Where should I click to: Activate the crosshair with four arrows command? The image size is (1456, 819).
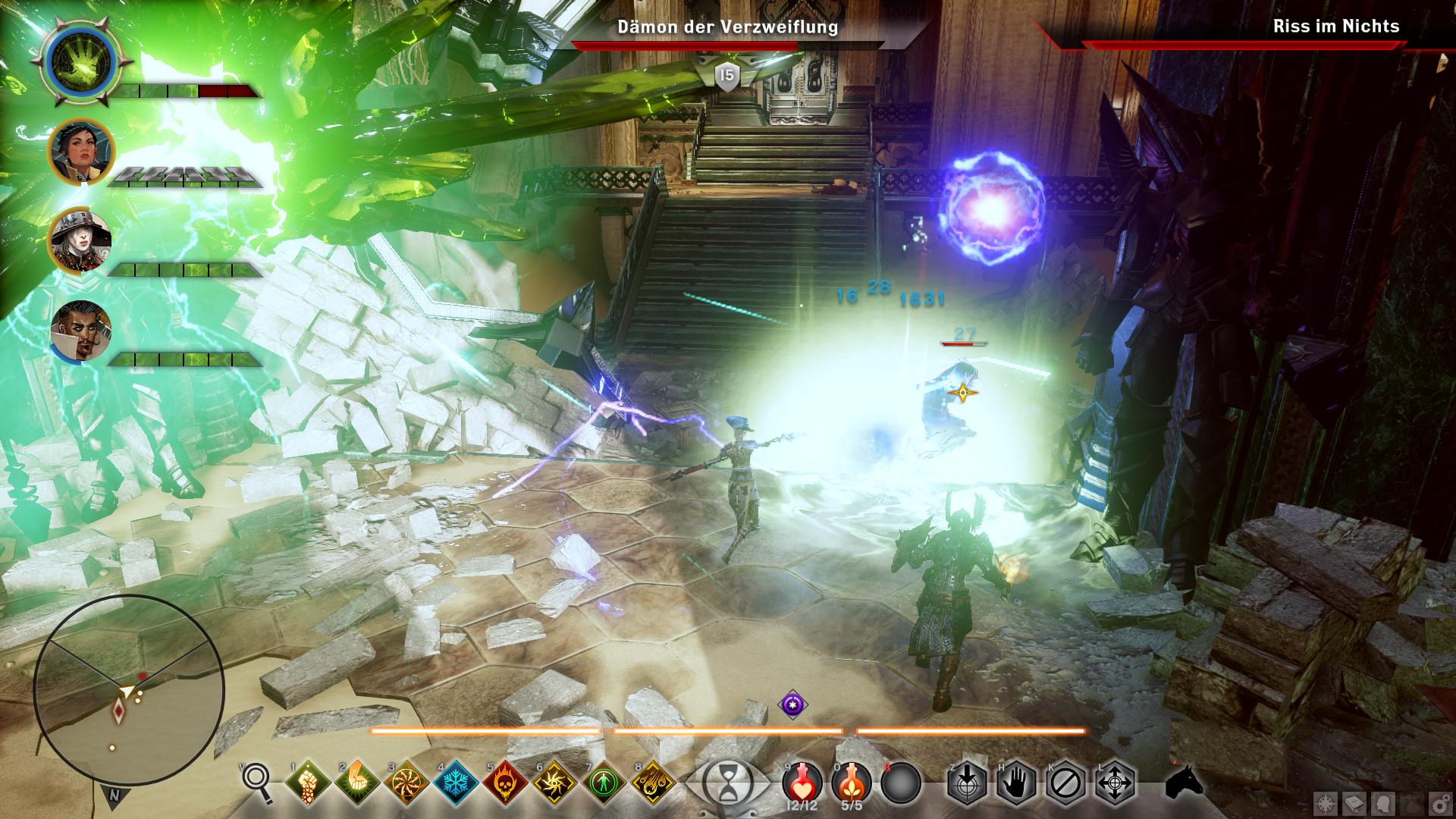pos(1115,782)
